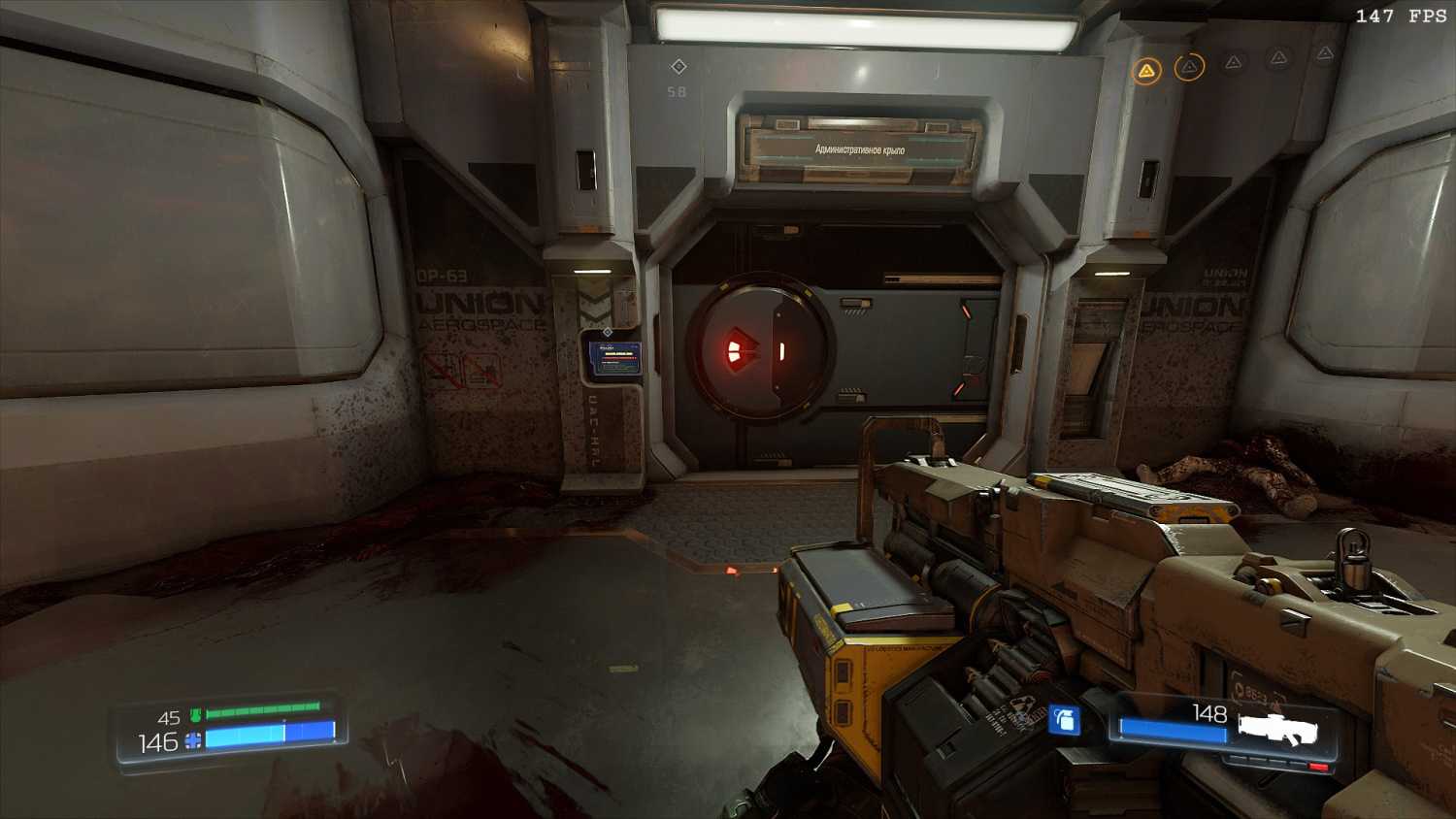This screenshot has width=1456, height=819.
Task: Select the frag grenade equipment icon
Action: coord(1064,720)
